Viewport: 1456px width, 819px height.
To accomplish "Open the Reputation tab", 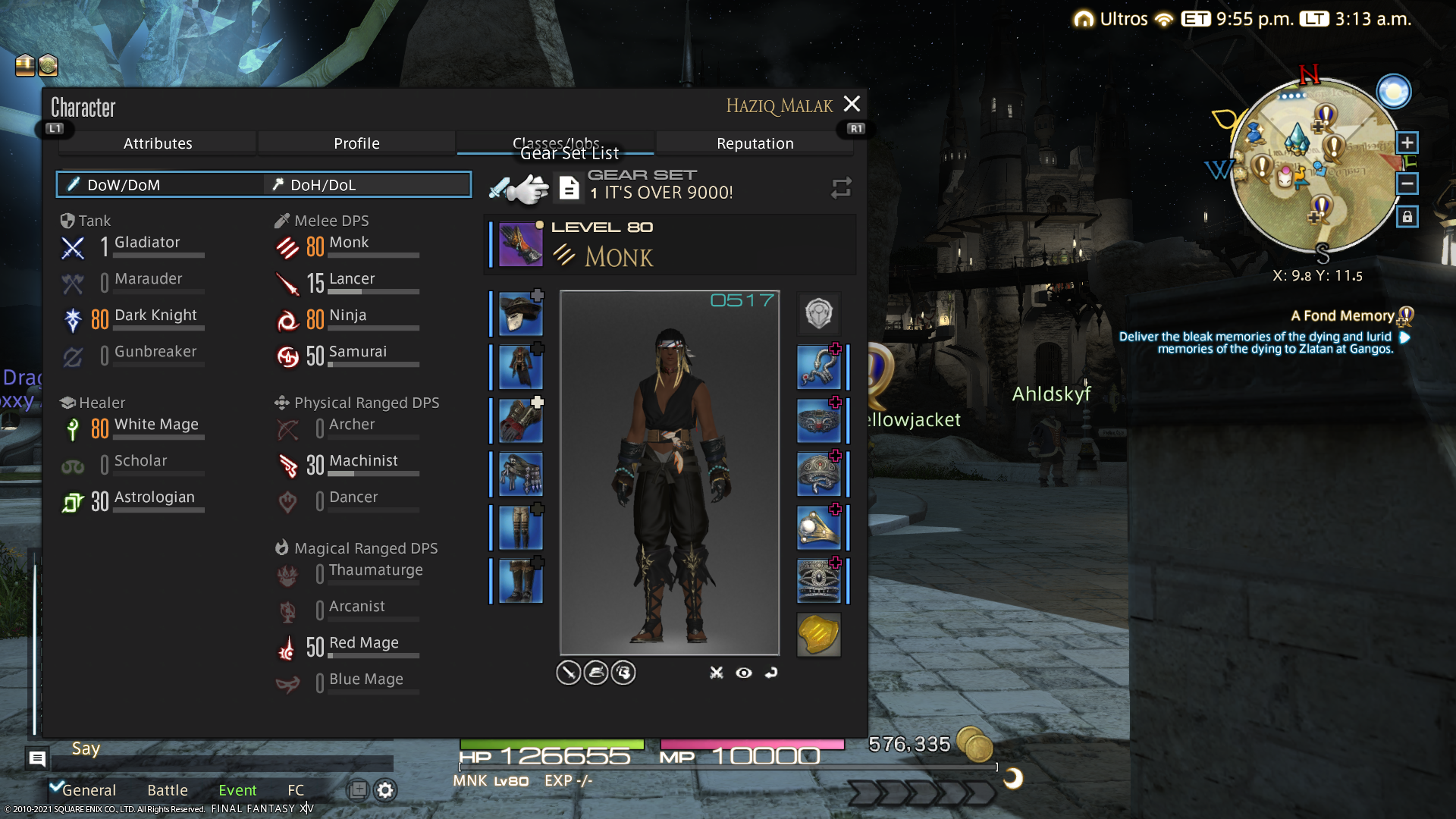I will [x=755, y=143].
